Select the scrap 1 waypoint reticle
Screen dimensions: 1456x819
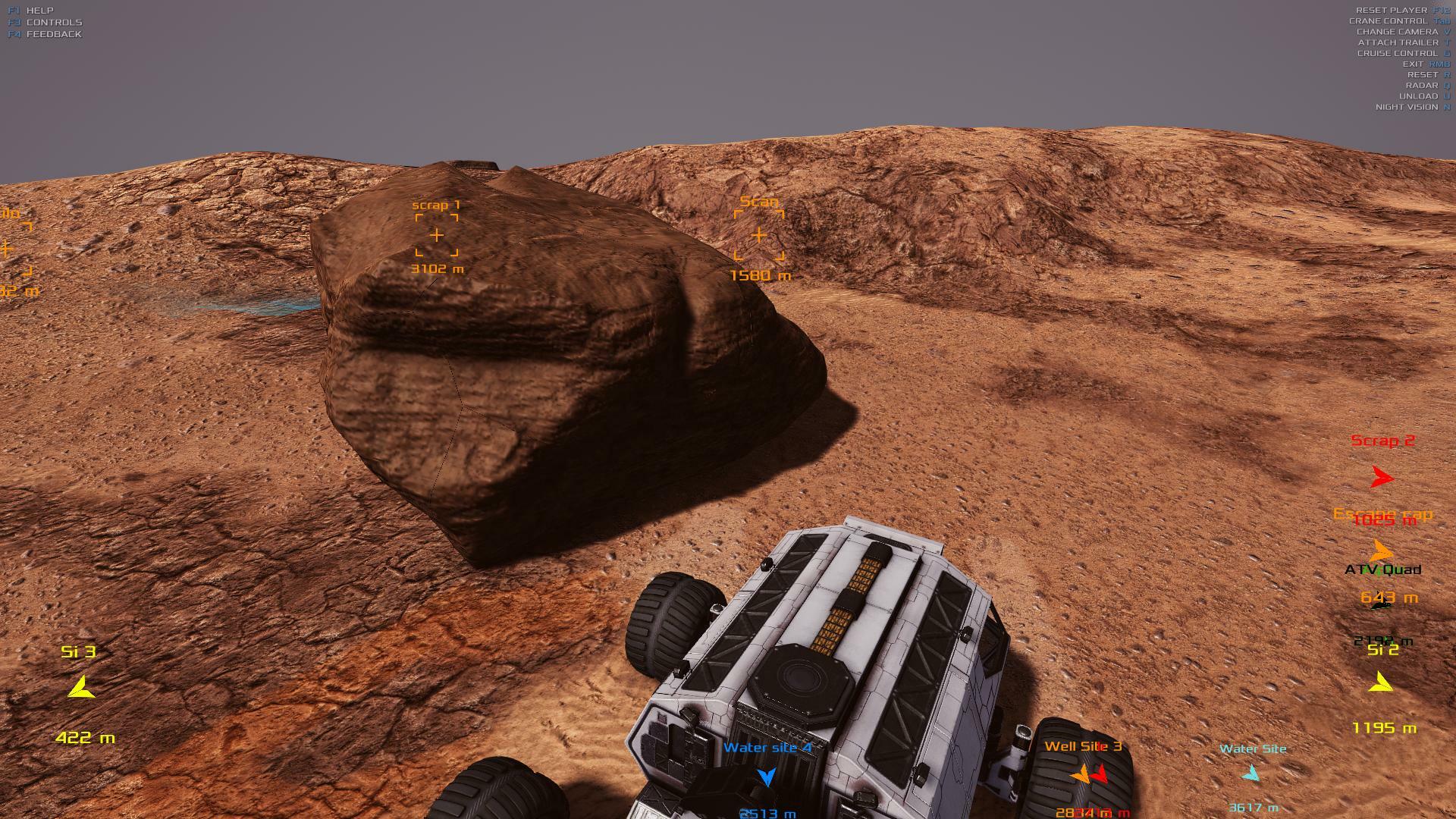pyautogui.click(x=437, y=236)
